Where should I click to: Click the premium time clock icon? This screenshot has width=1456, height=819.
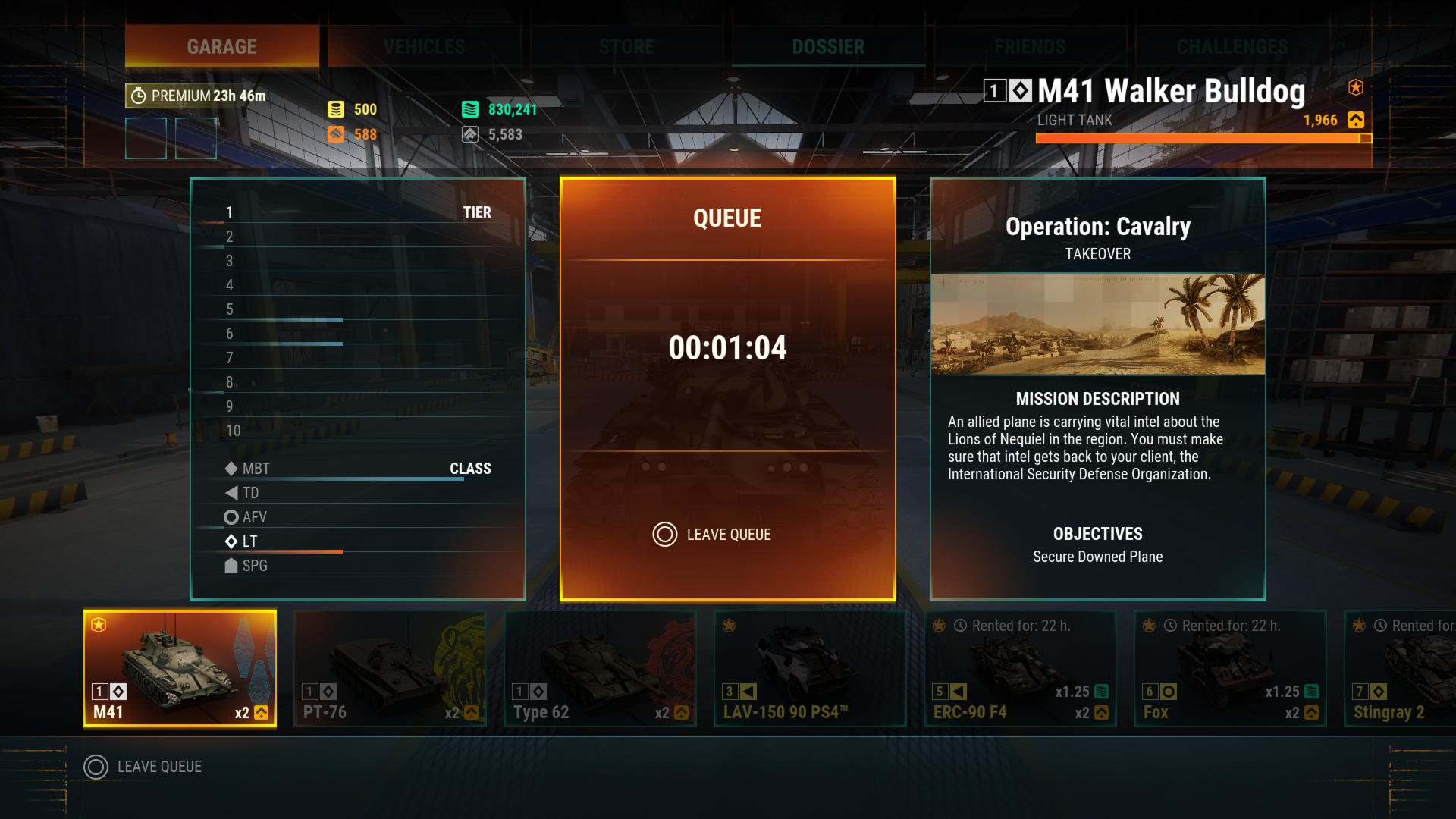pyautogui.click(x=137, y=96)
